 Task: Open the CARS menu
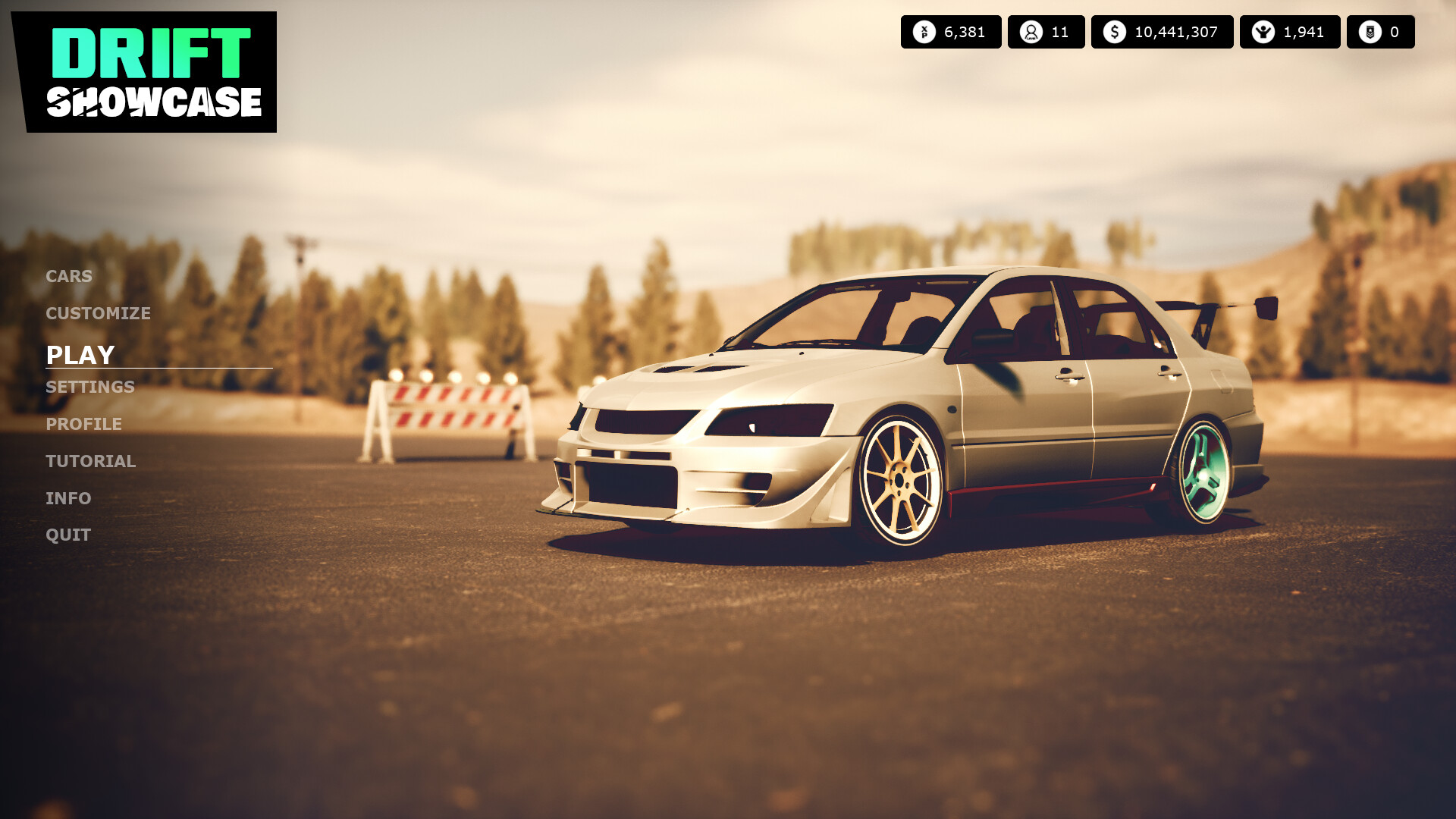[x=68, y=276]
